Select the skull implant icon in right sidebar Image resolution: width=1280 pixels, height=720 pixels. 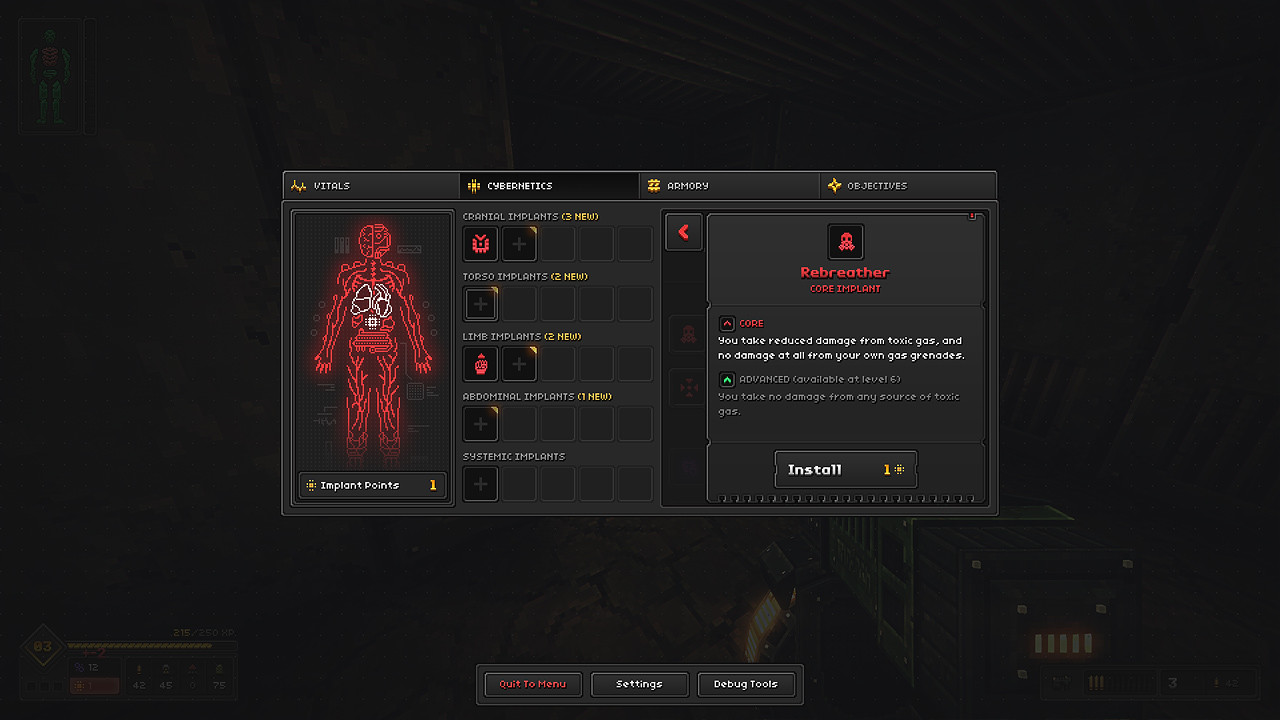pos(687,334)
